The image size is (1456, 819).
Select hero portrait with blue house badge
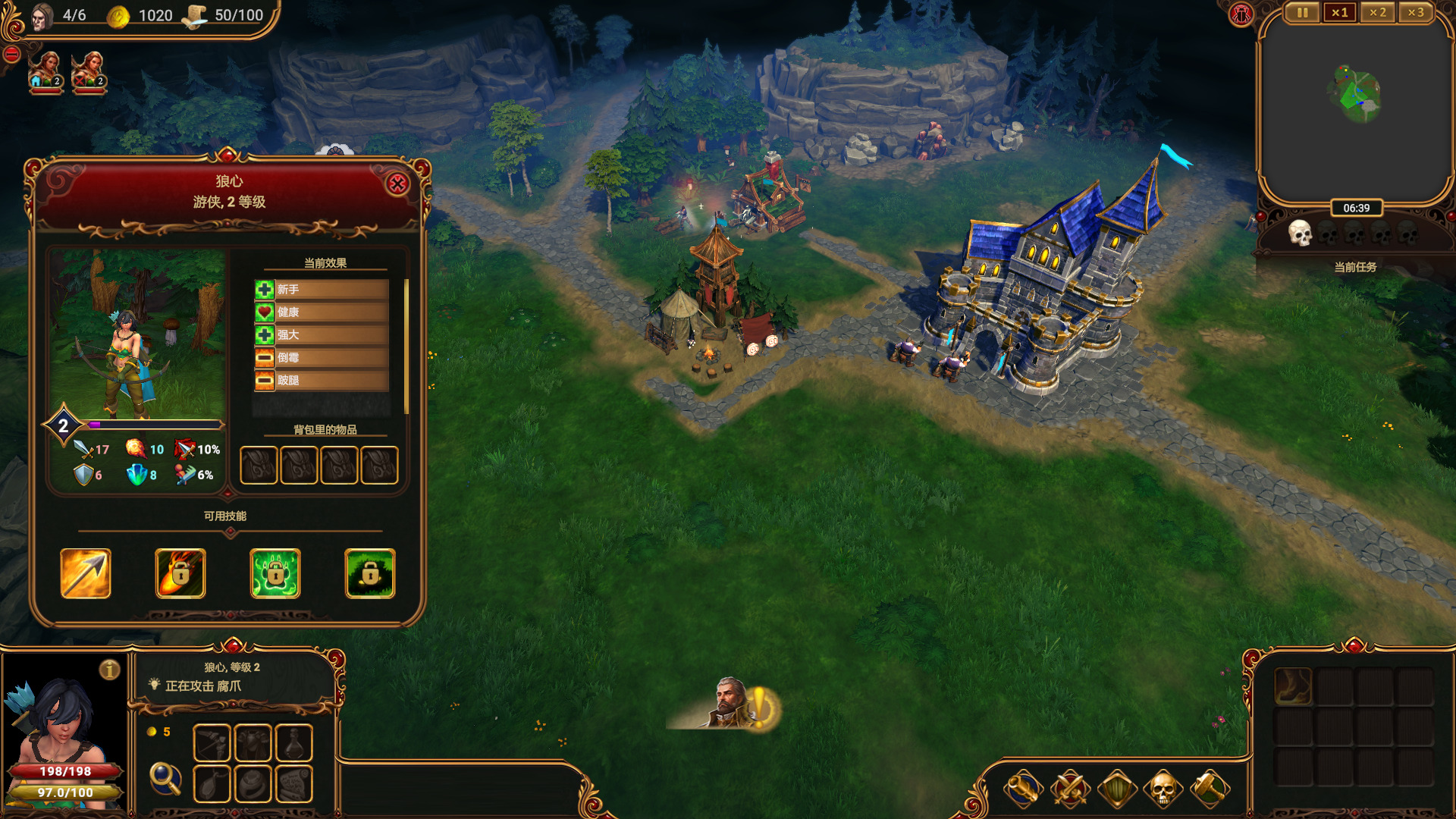click(45, 72)
